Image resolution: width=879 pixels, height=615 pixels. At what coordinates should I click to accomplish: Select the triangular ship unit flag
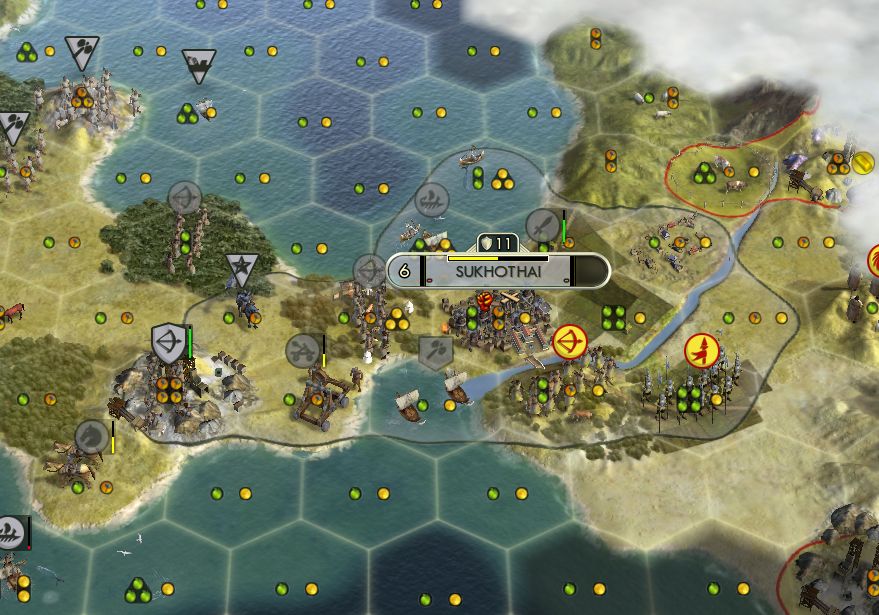(200, 66)
